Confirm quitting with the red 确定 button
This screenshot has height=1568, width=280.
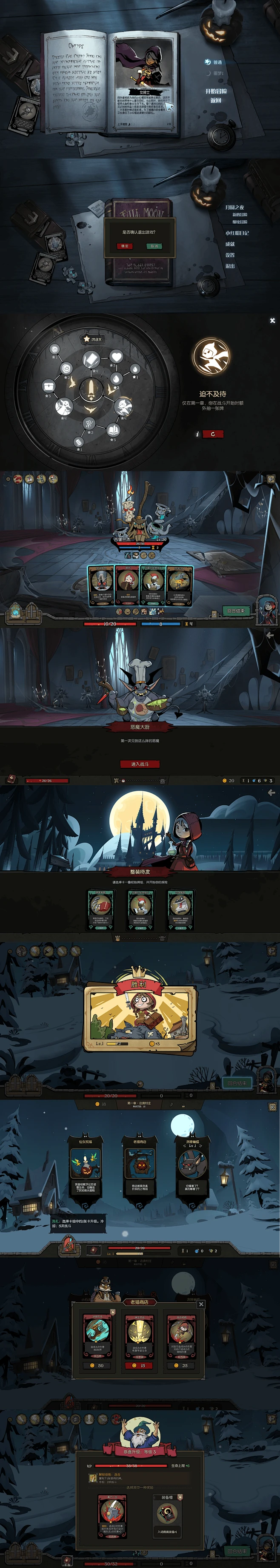(x=125, y=247)
